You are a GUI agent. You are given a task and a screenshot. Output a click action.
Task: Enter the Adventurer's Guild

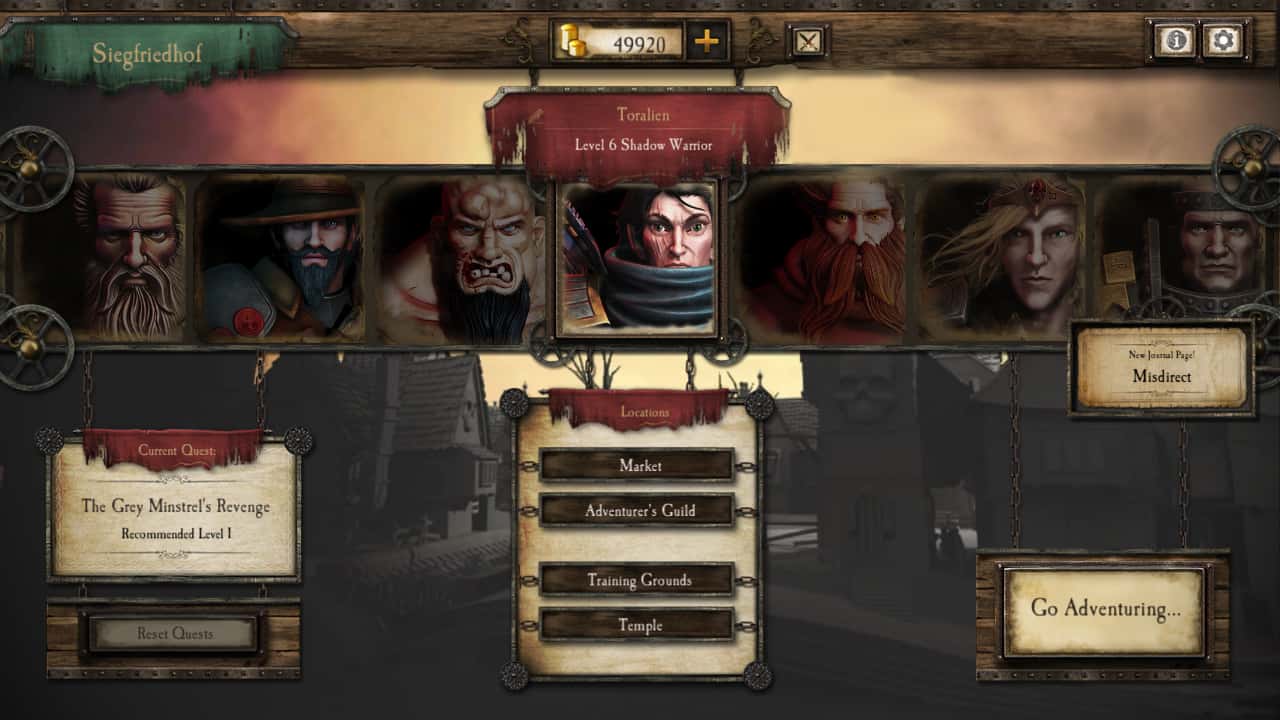coord(639,510)
